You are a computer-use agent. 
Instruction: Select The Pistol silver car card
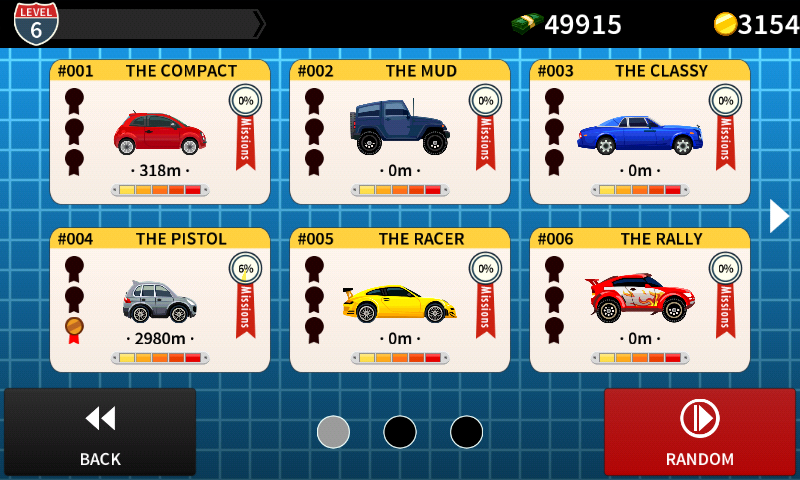click(x=160, y=300)
